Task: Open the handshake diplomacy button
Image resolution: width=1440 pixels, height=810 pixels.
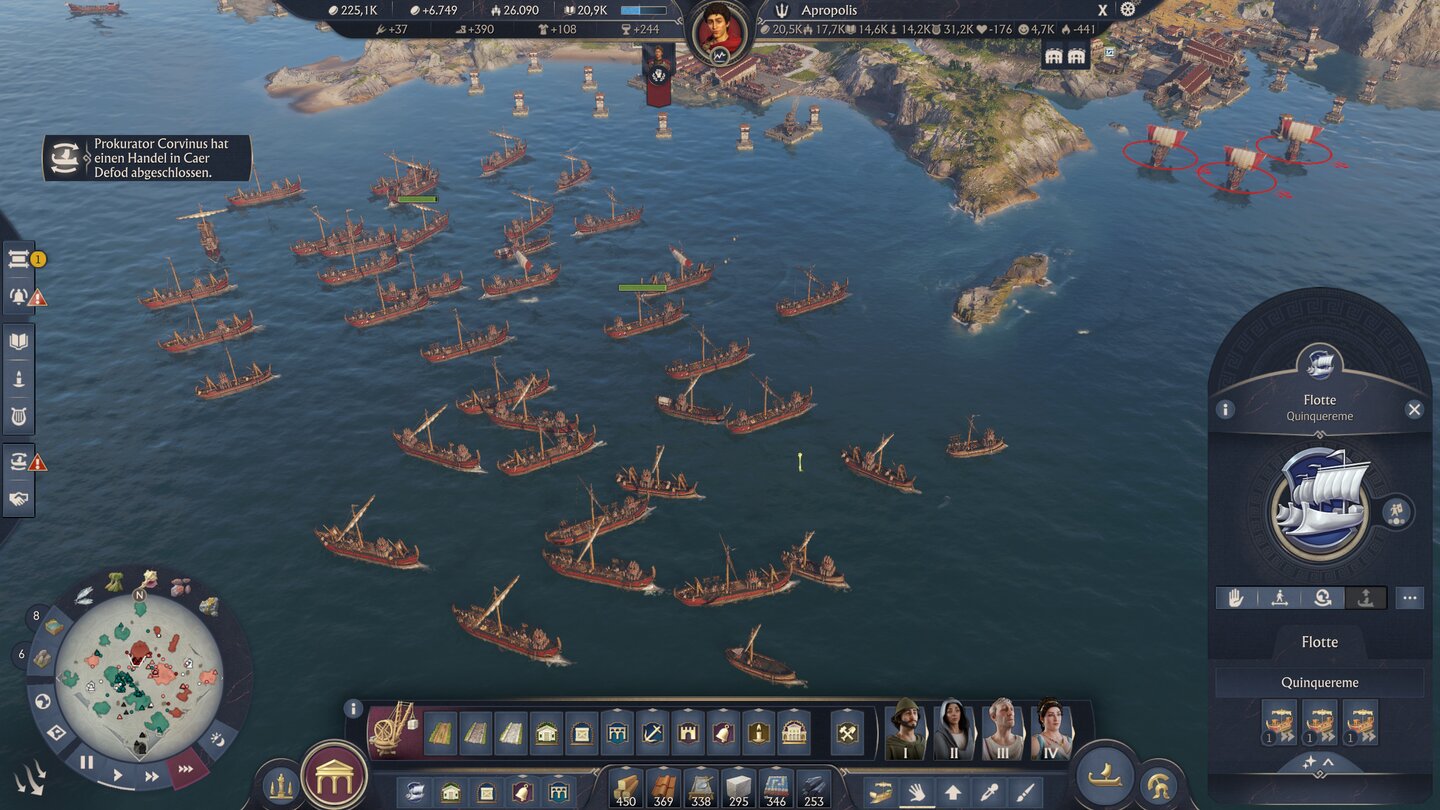Action: click(x=19, y=499)
